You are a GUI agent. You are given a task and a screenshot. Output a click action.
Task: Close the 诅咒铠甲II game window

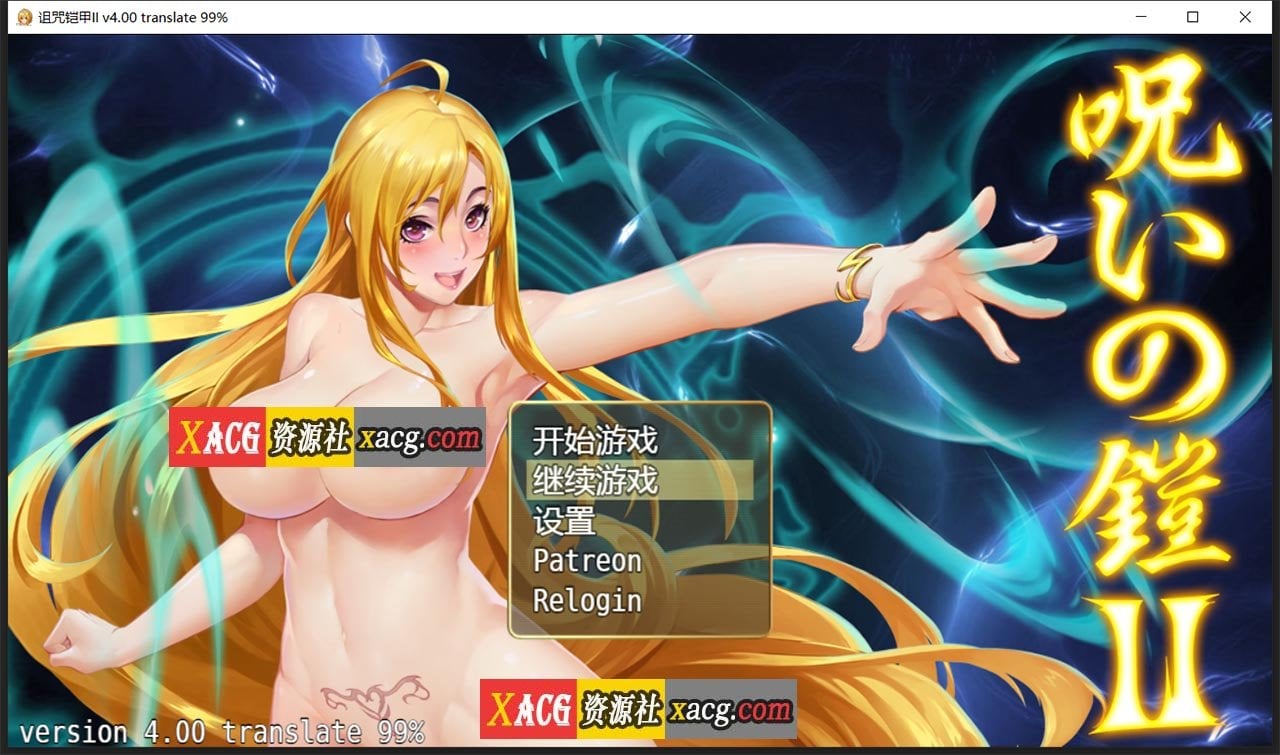tap(1245, 17)
